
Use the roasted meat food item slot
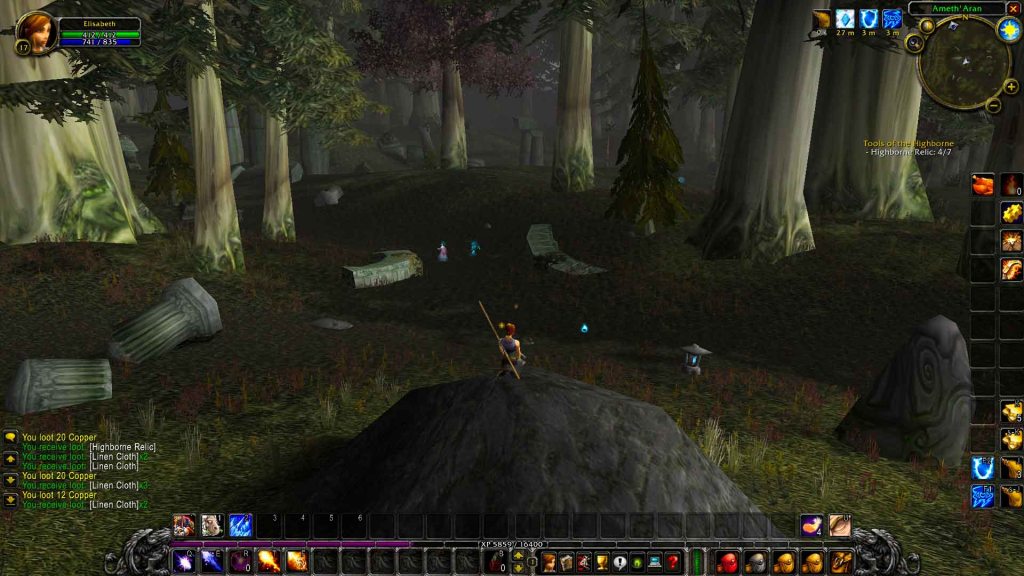[x=983, y=185]
